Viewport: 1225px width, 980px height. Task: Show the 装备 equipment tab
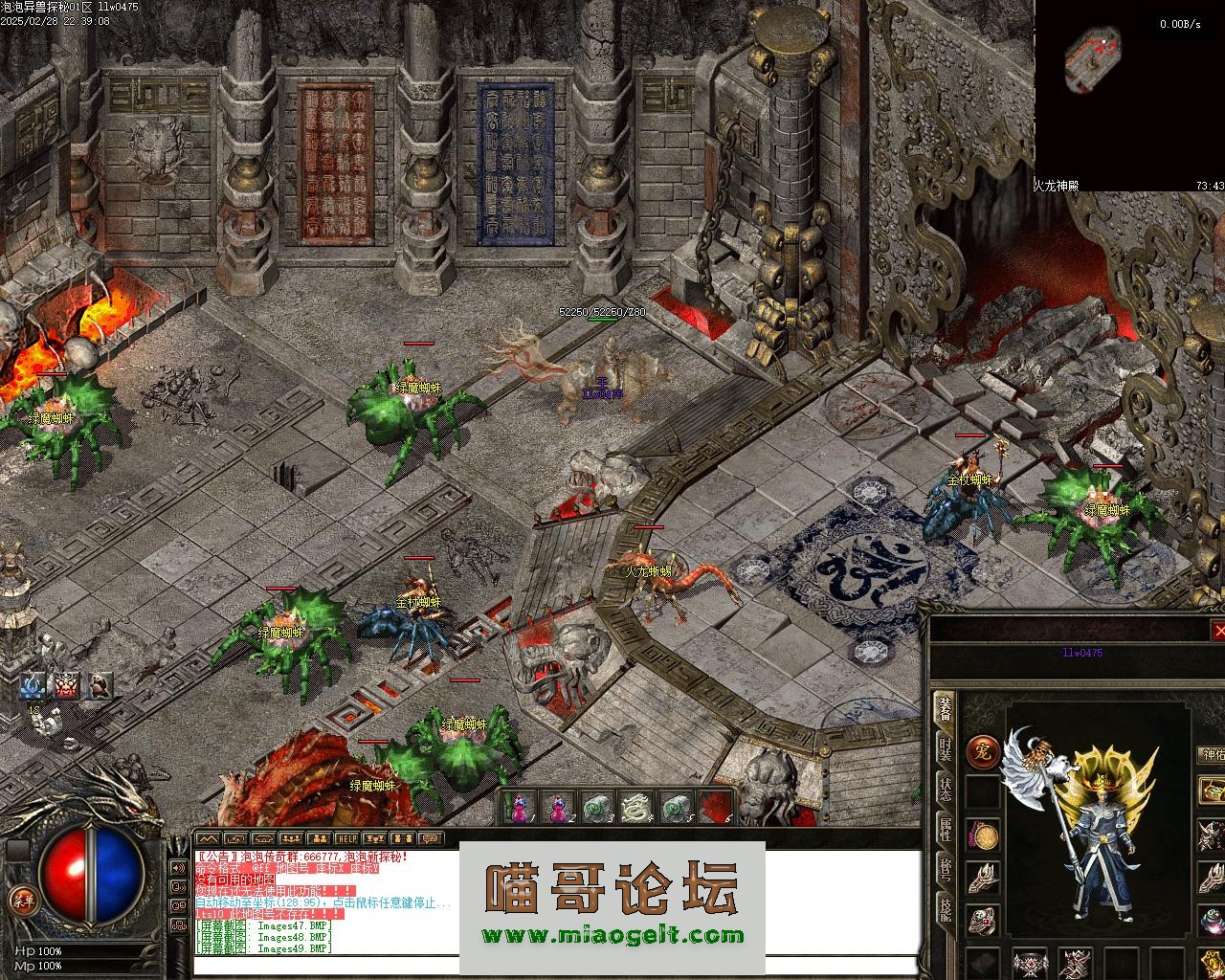pos(945,710)
